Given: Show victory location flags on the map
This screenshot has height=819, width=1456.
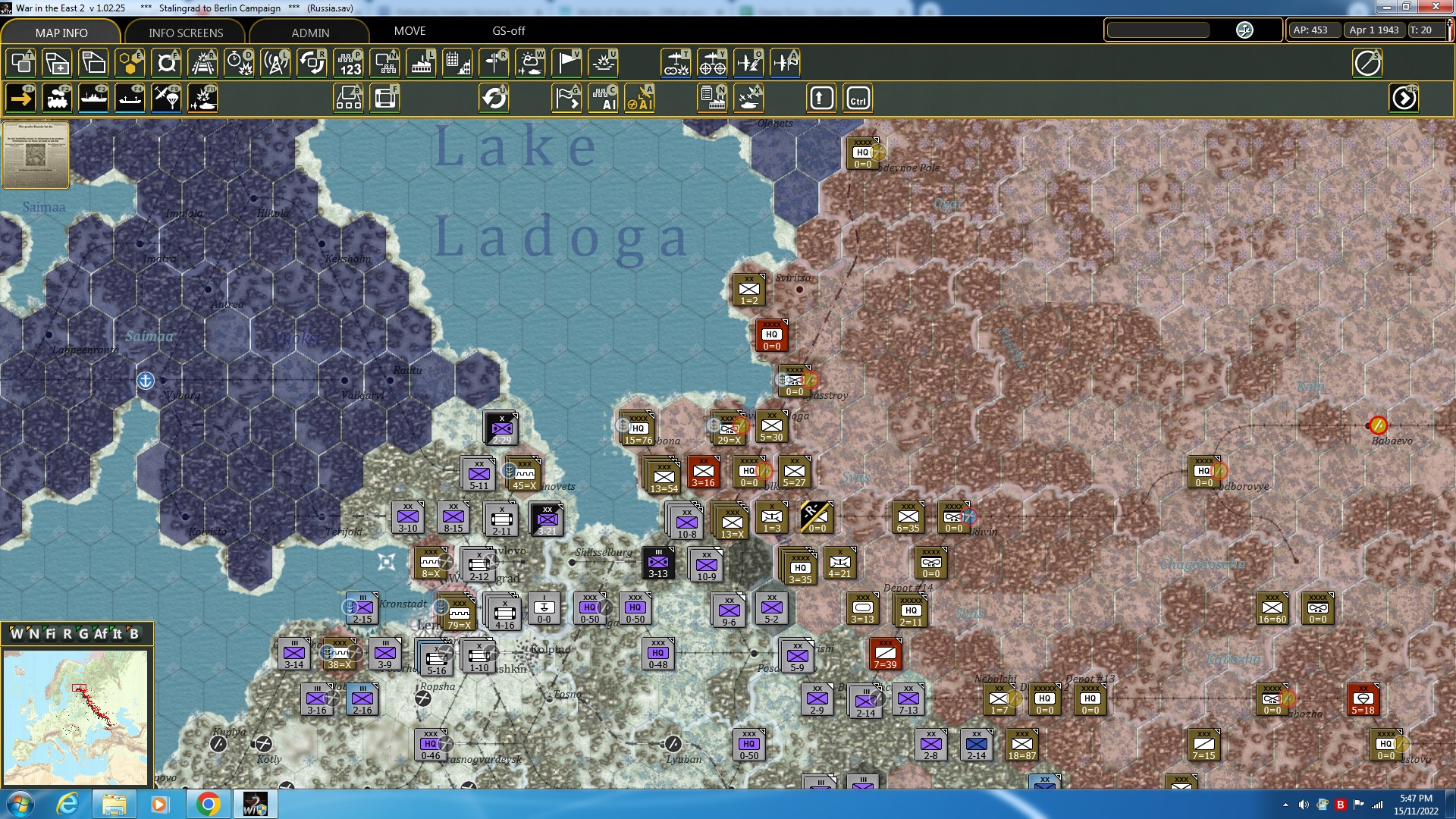Looking at the screenshot, I should (566, 63).
